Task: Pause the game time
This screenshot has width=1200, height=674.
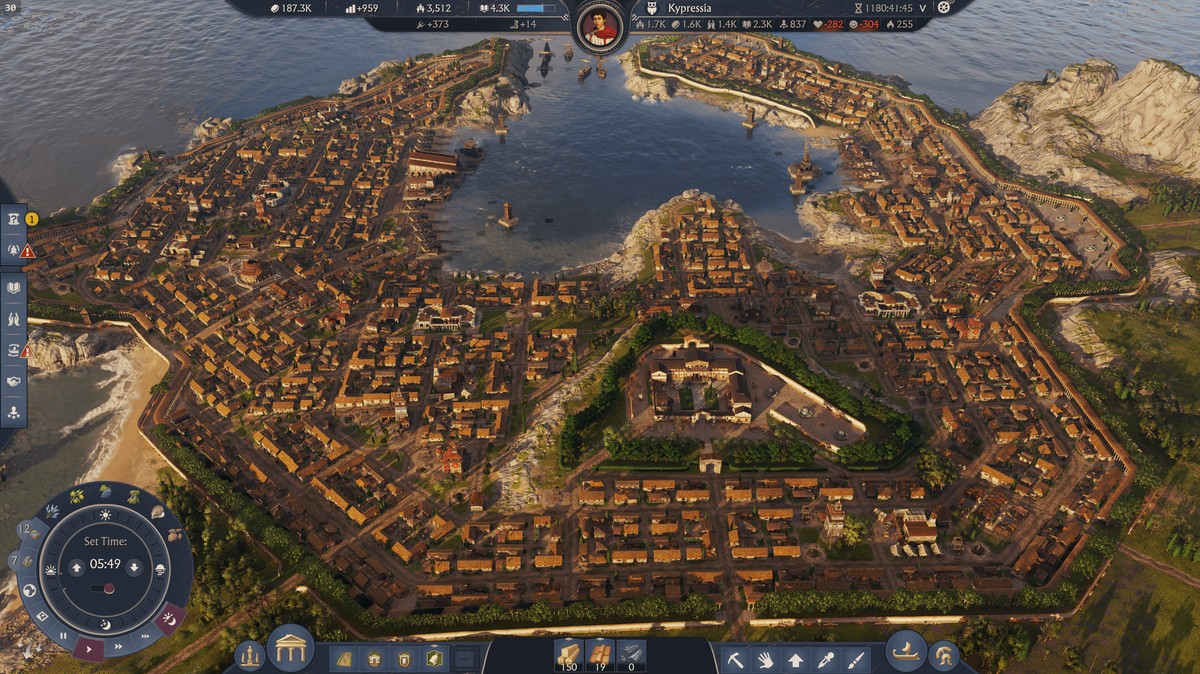Action: point(63,636)
